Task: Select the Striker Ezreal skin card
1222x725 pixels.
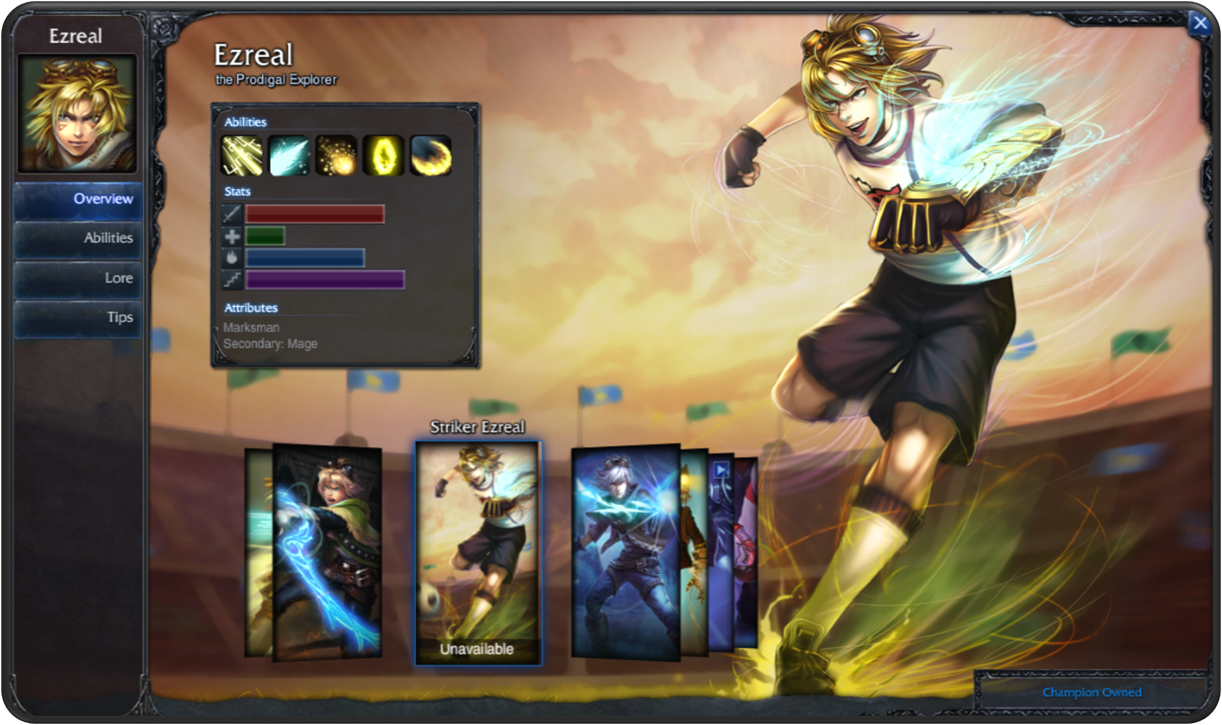Action: [x=478, y=552]
